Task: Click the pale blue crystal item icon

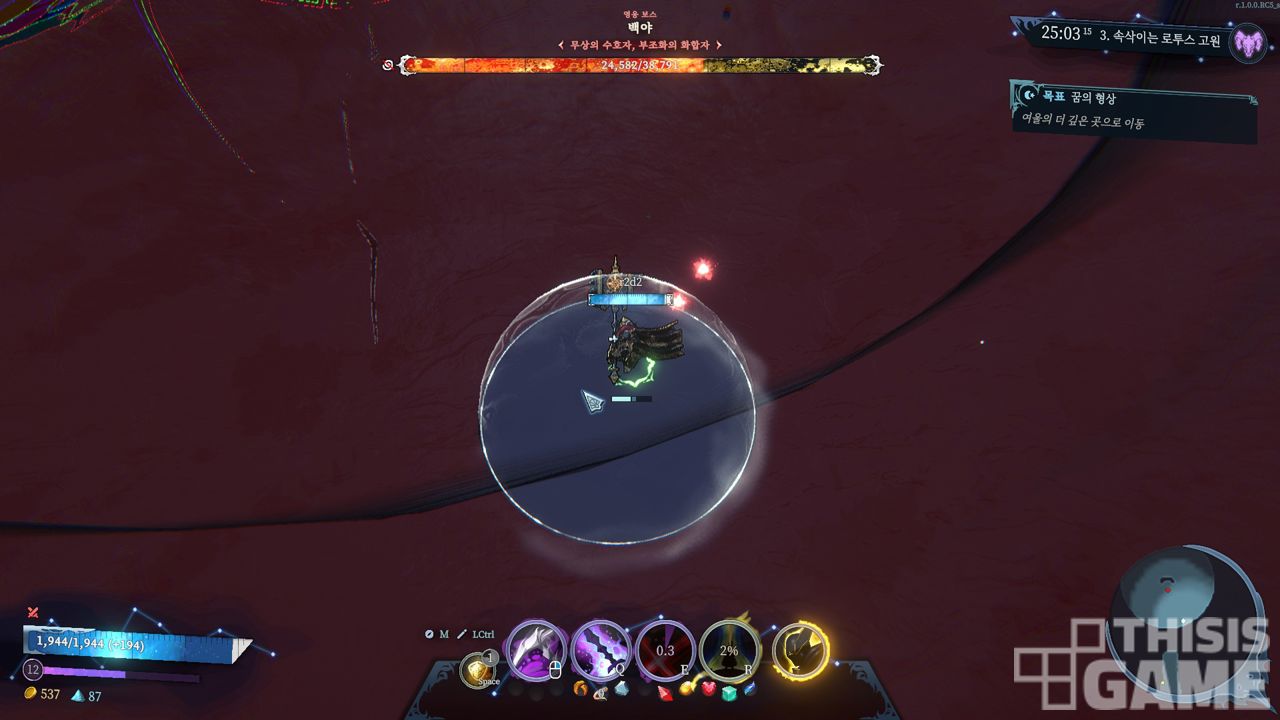Action: pos(621,688)
